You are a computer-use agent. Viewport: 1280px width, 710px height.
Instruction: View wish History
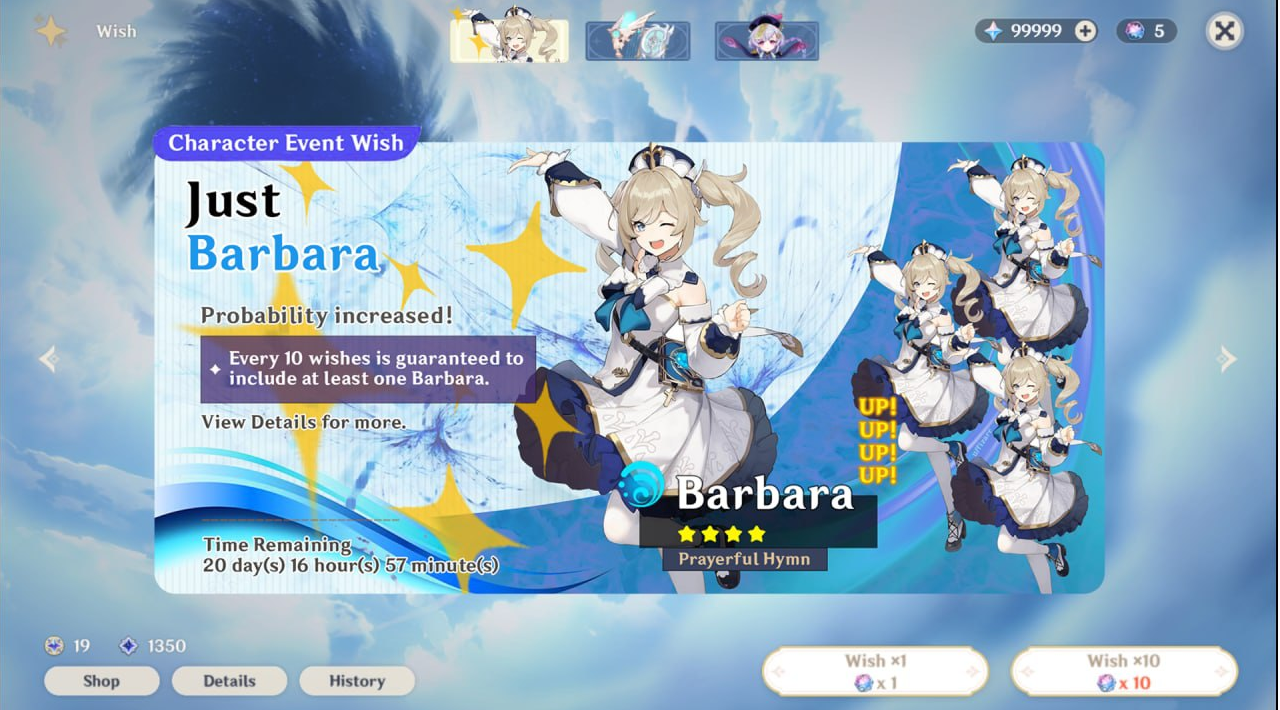[357, 681]
